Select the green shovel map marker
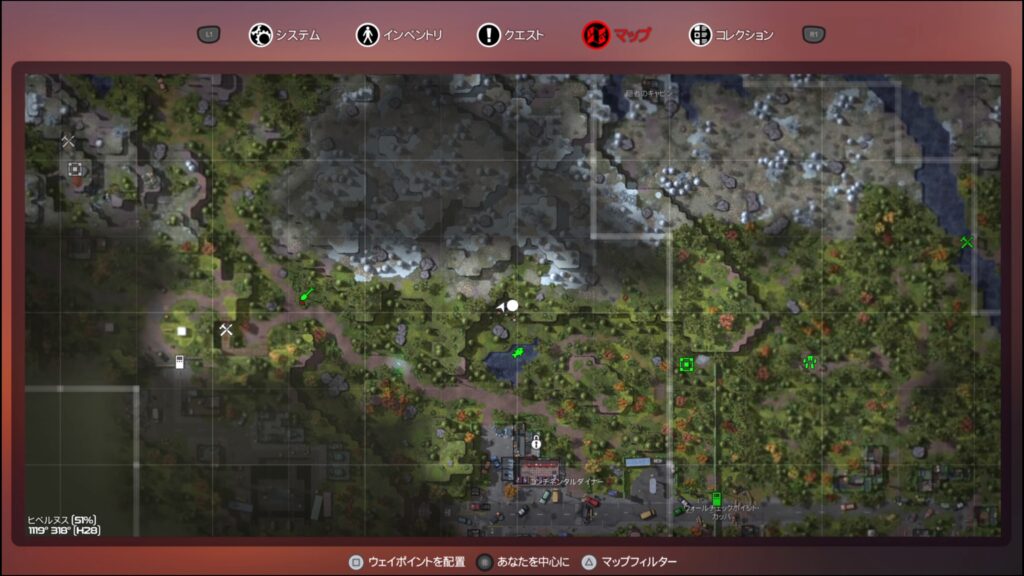 pyautogui.click(x=307, y=295)
